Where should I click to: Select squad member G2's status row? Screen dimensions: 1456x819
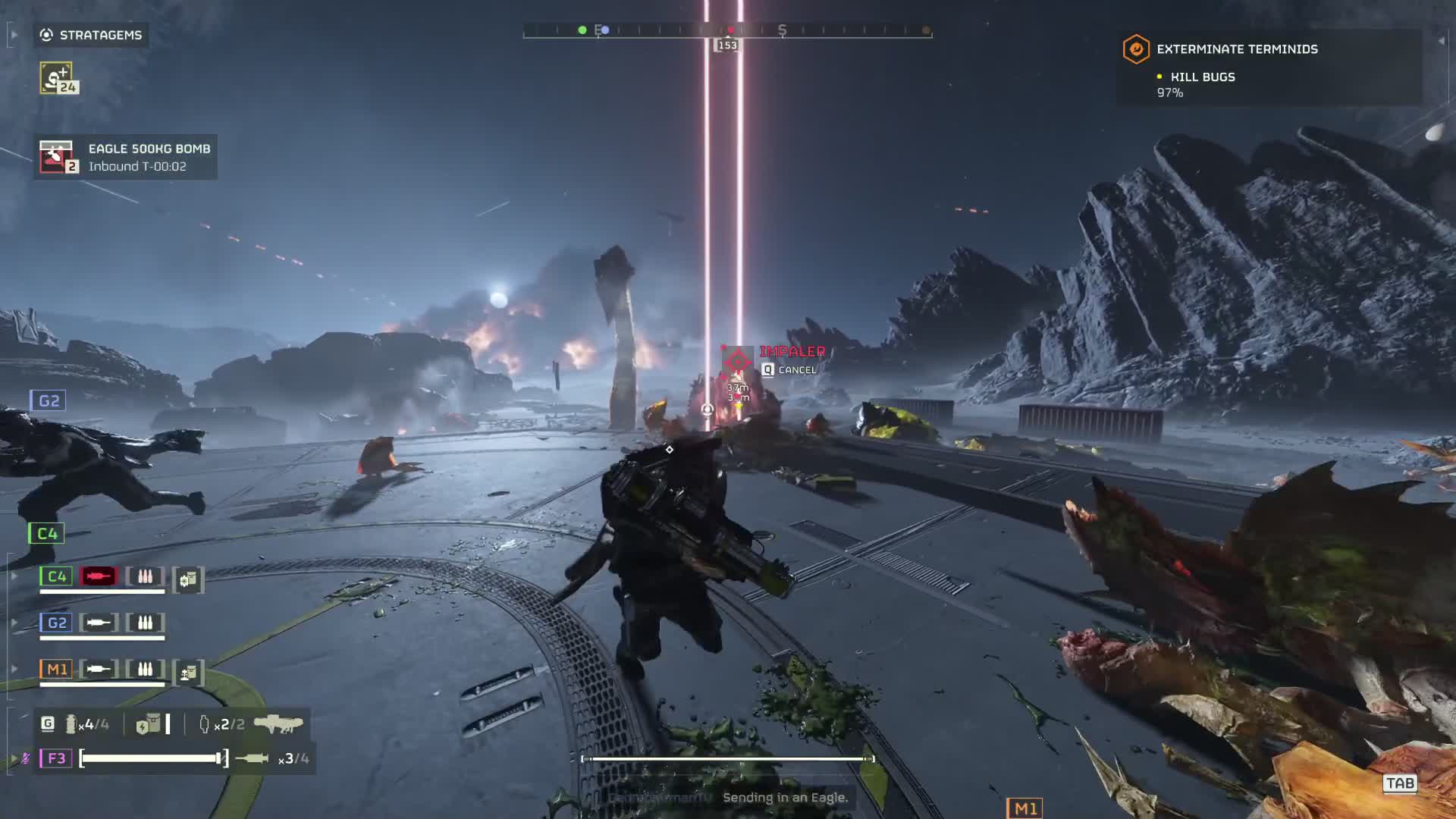[102, 624]
